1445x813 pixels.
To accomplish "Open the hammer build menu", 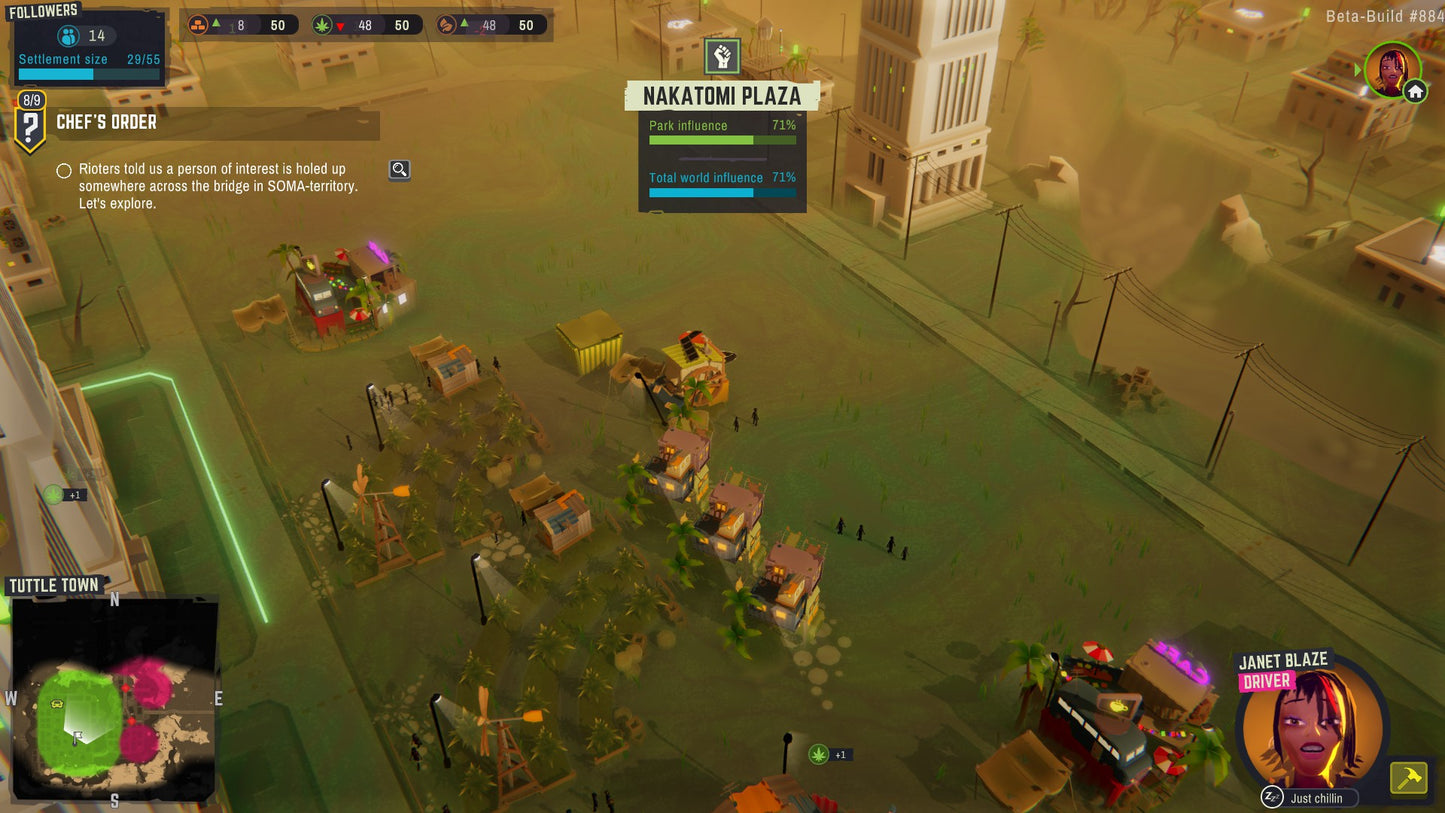I will (1409, 777).
